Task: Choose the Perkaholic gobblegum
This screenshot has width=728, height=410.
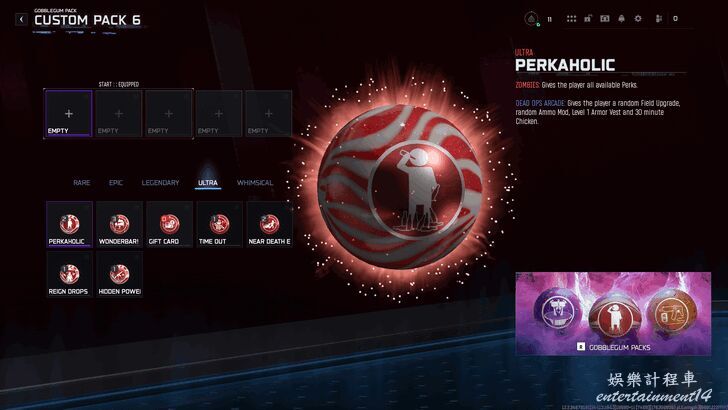Action: coord(69,224)
